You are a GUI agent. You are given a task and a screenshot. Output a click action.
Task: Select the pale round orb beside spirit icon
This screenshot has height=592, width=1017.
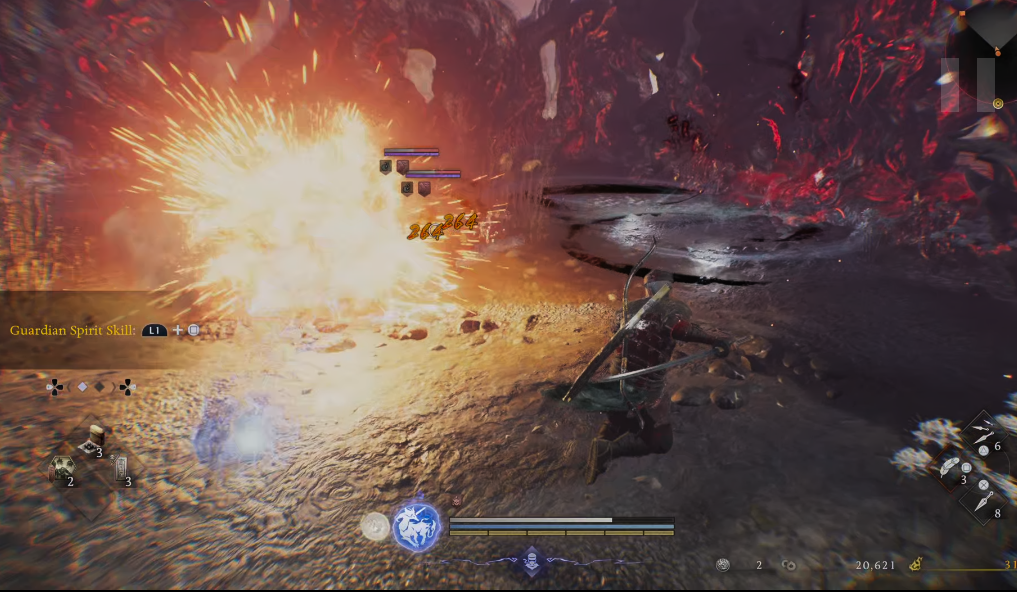tap(375, 526)
